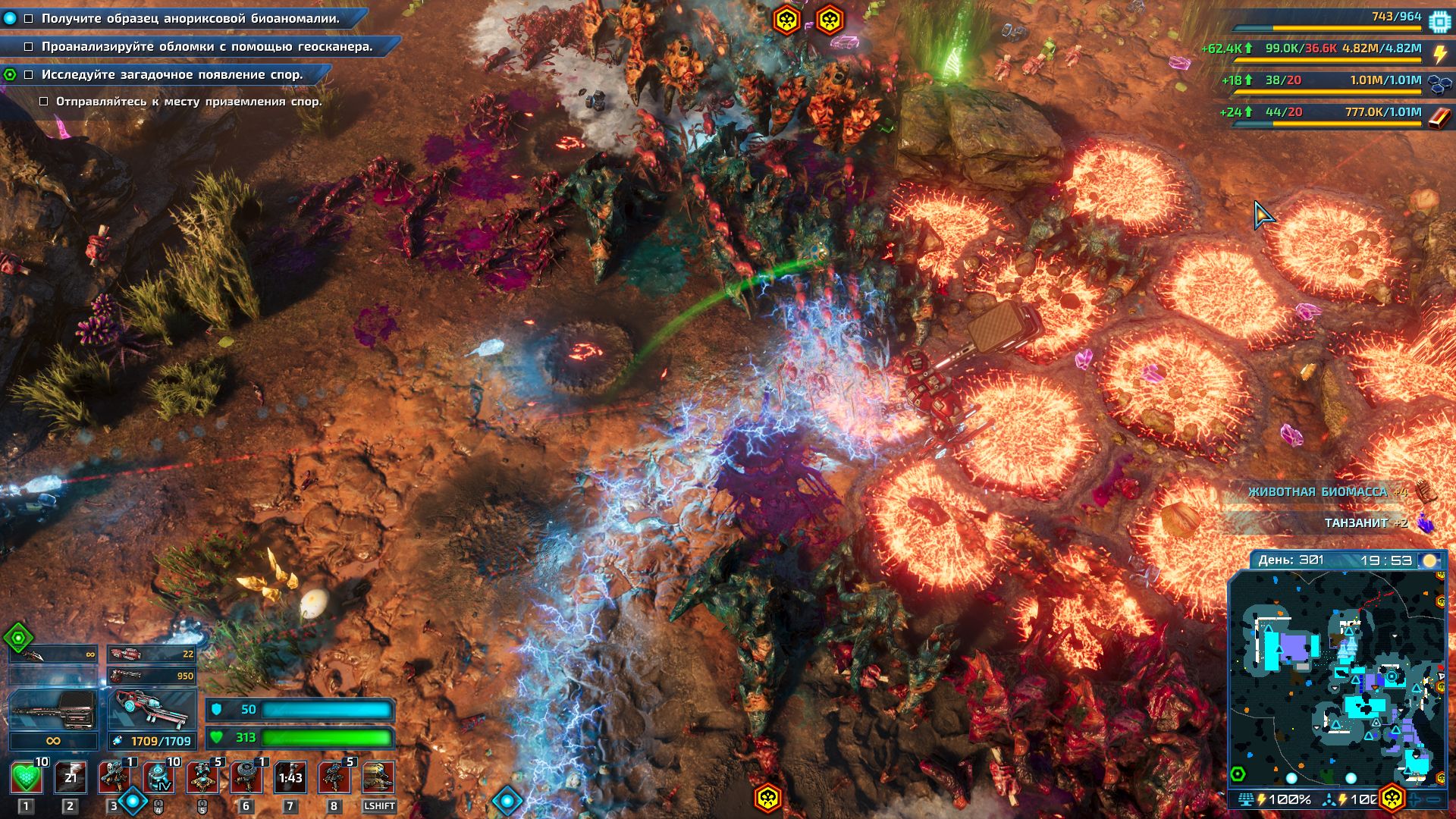Zoom in the minimap with plus button

1415,799
